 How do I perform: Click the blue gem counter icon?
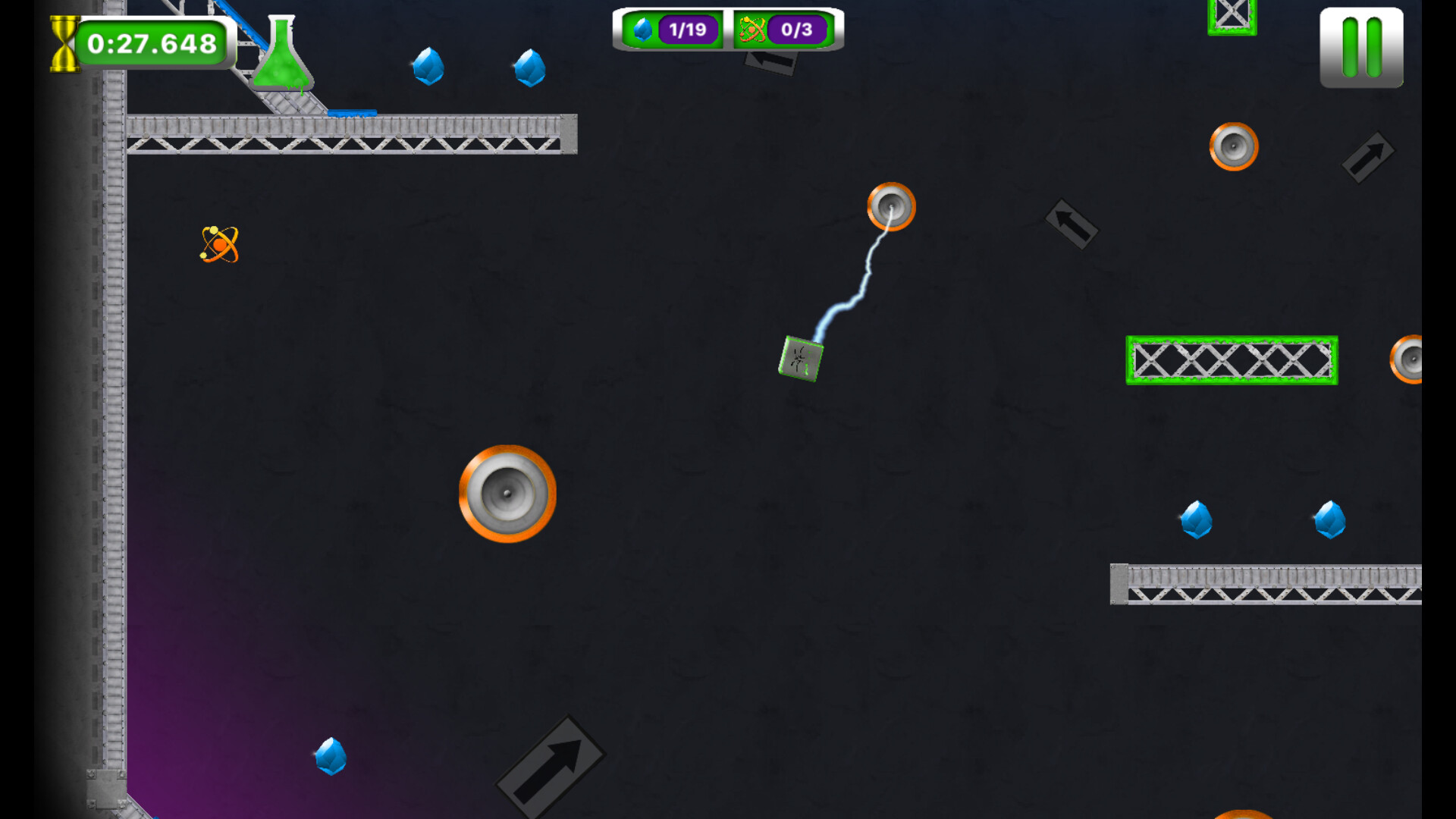pyautogui.click(x=644, y=30)
